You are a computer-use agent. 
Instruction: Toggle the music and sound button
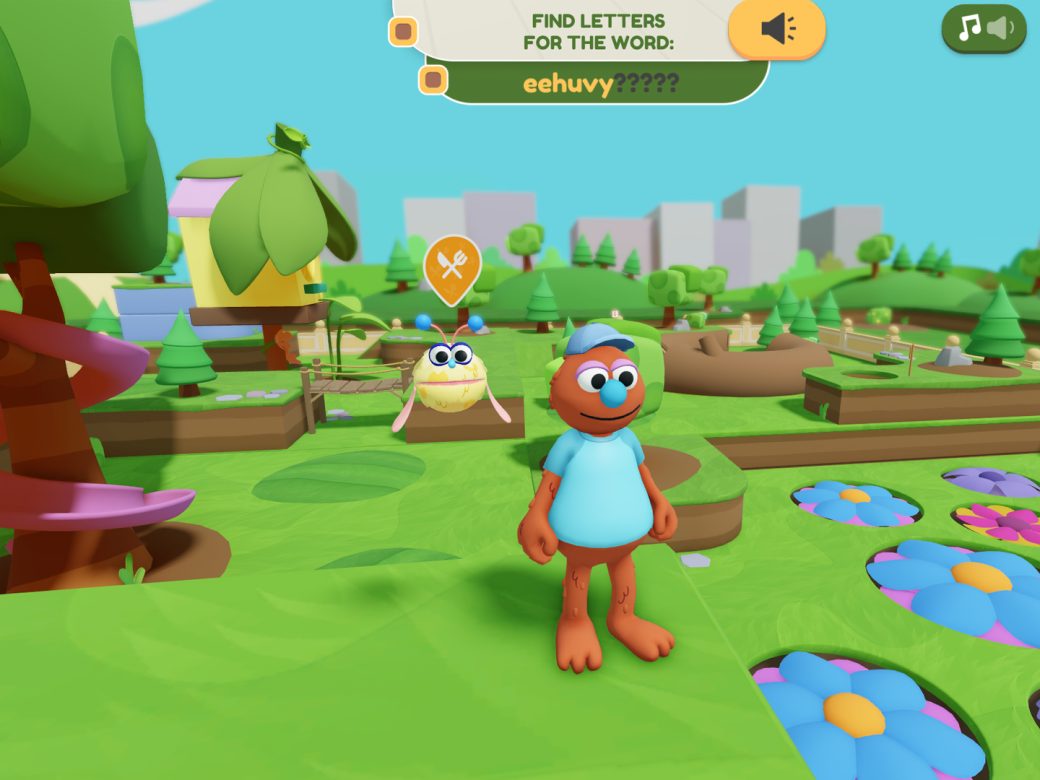click(x=984, y=29)
